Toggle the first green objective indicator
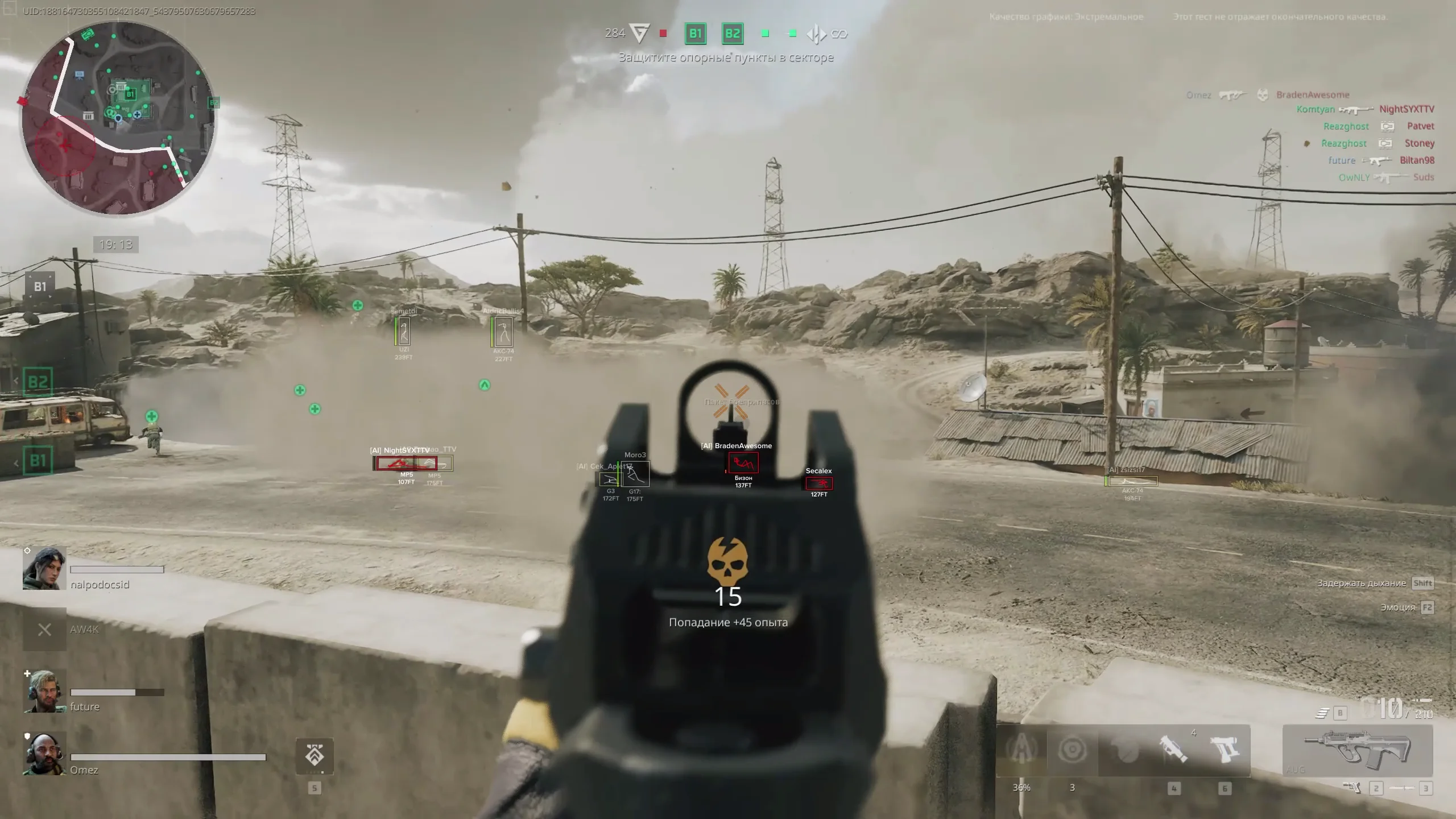Image resolution: width=1456 pixels, height=819 pixels. [764, 33]
